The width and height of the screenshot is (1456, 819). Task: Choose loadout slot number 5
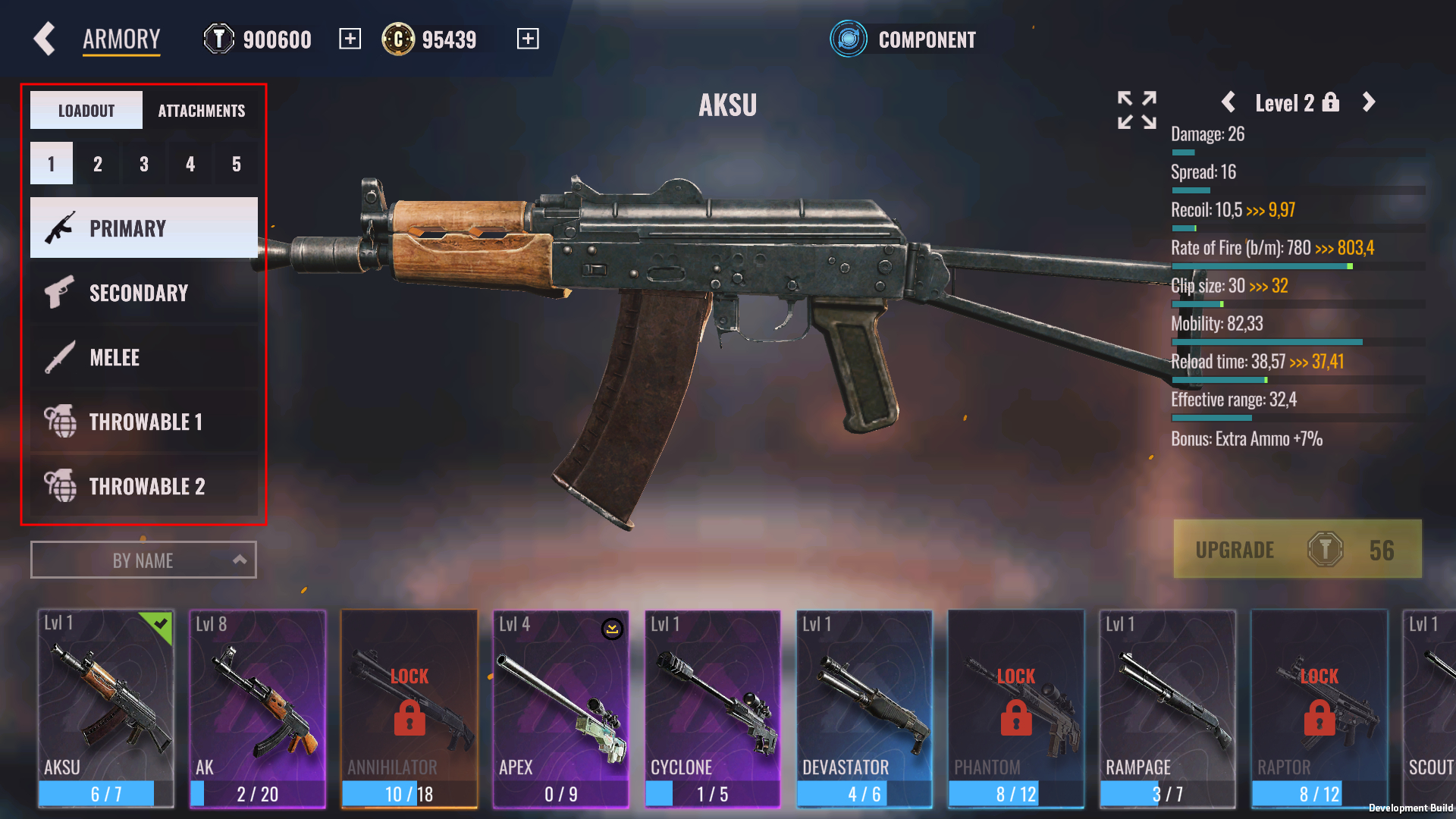(x=237, y=164)
